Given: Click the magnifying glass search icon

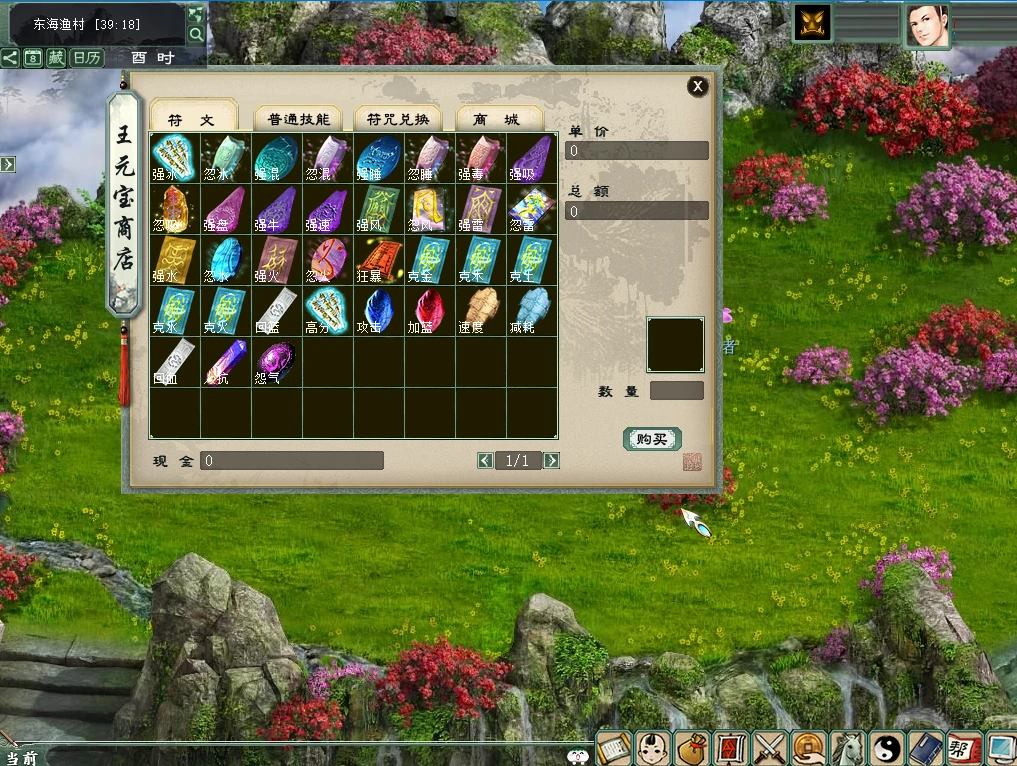Looking at the screenshot, I should click(196, 35).
